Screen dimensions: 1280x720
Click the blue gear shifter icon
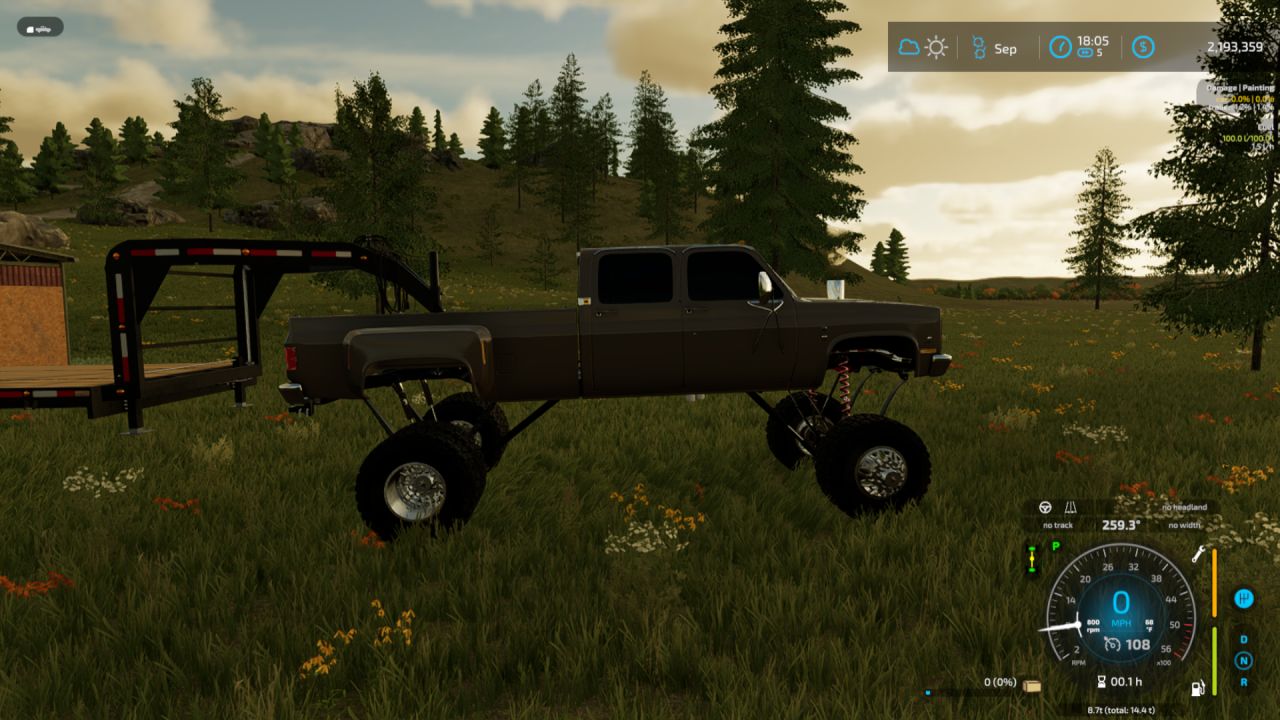pos(1244,598)
